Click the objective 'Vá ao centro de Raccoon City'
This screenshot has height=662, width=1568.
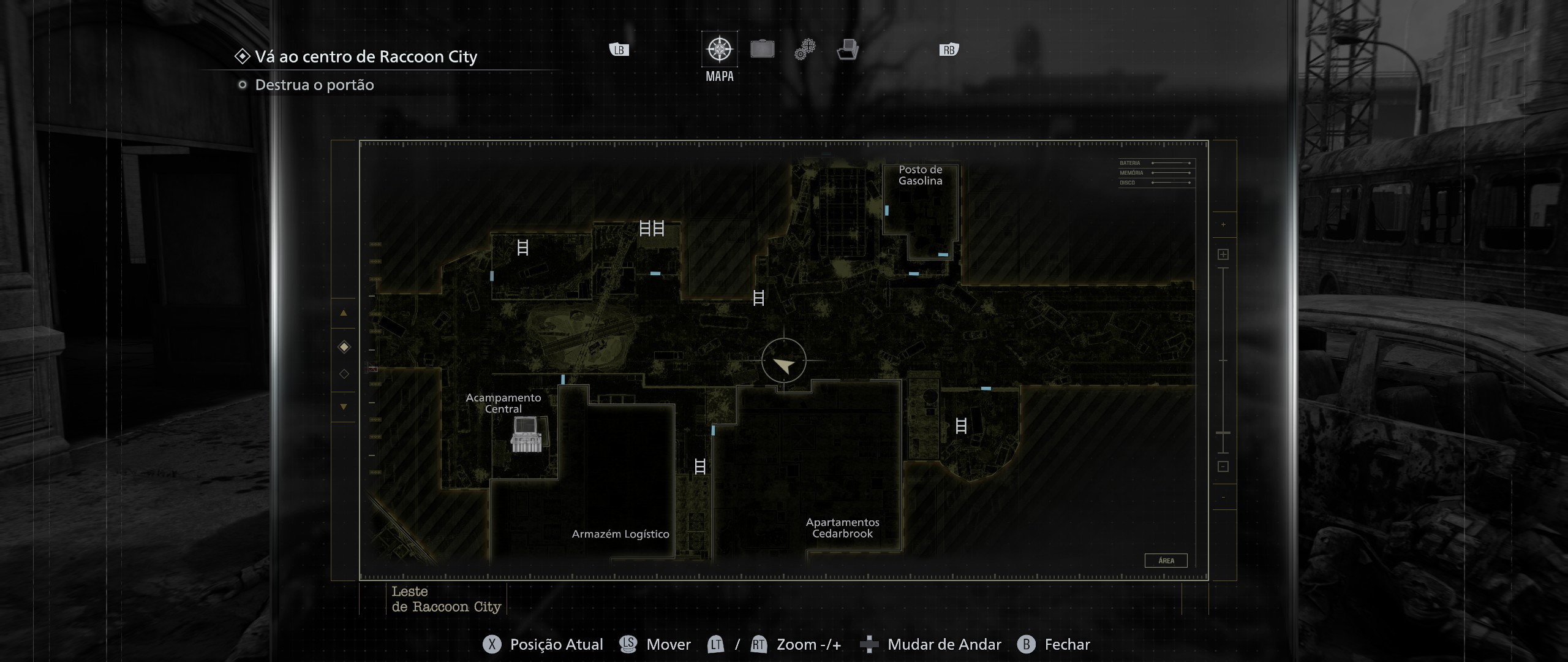coord(366,57)
